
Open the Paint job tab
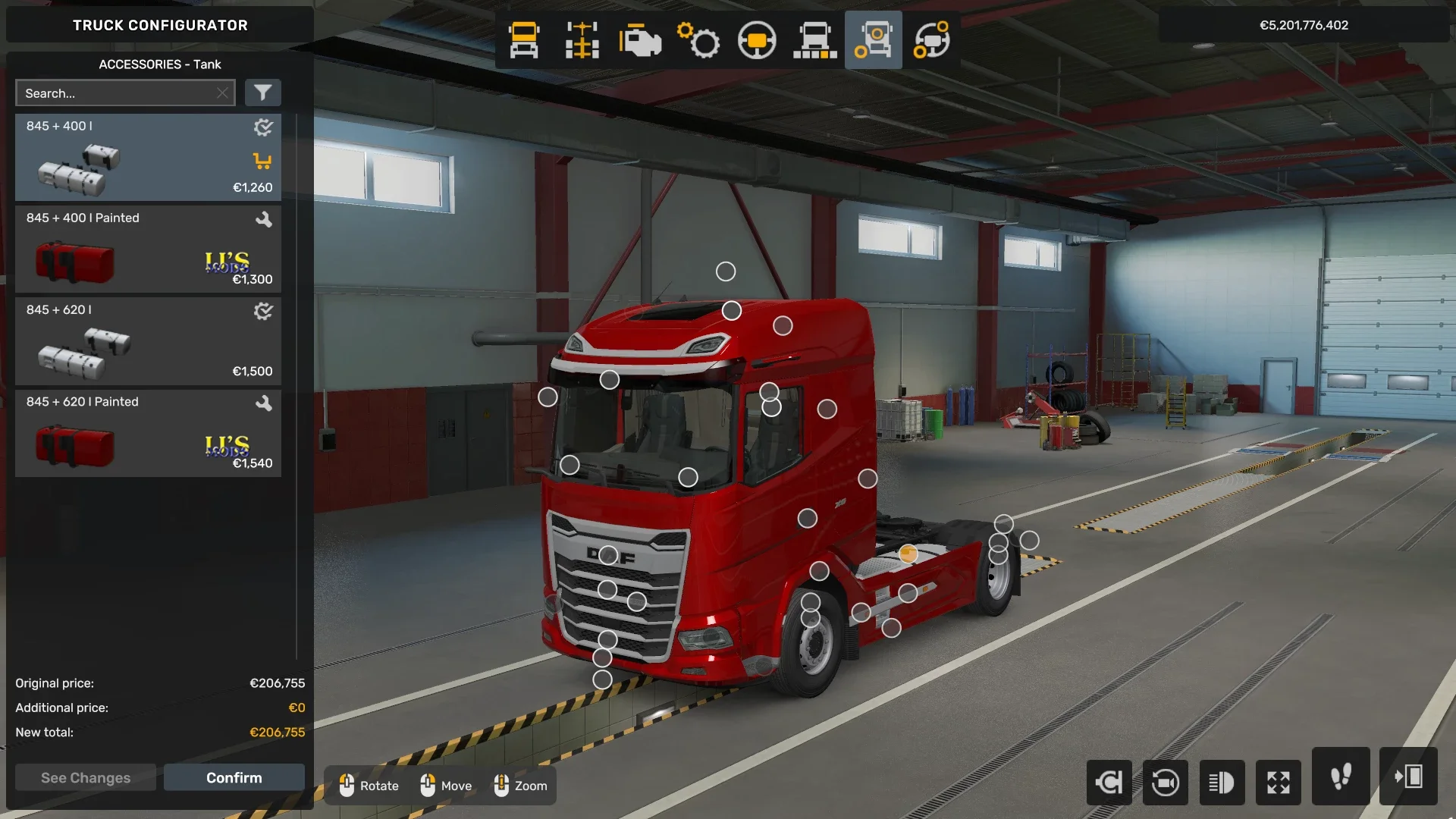point(815,40)
